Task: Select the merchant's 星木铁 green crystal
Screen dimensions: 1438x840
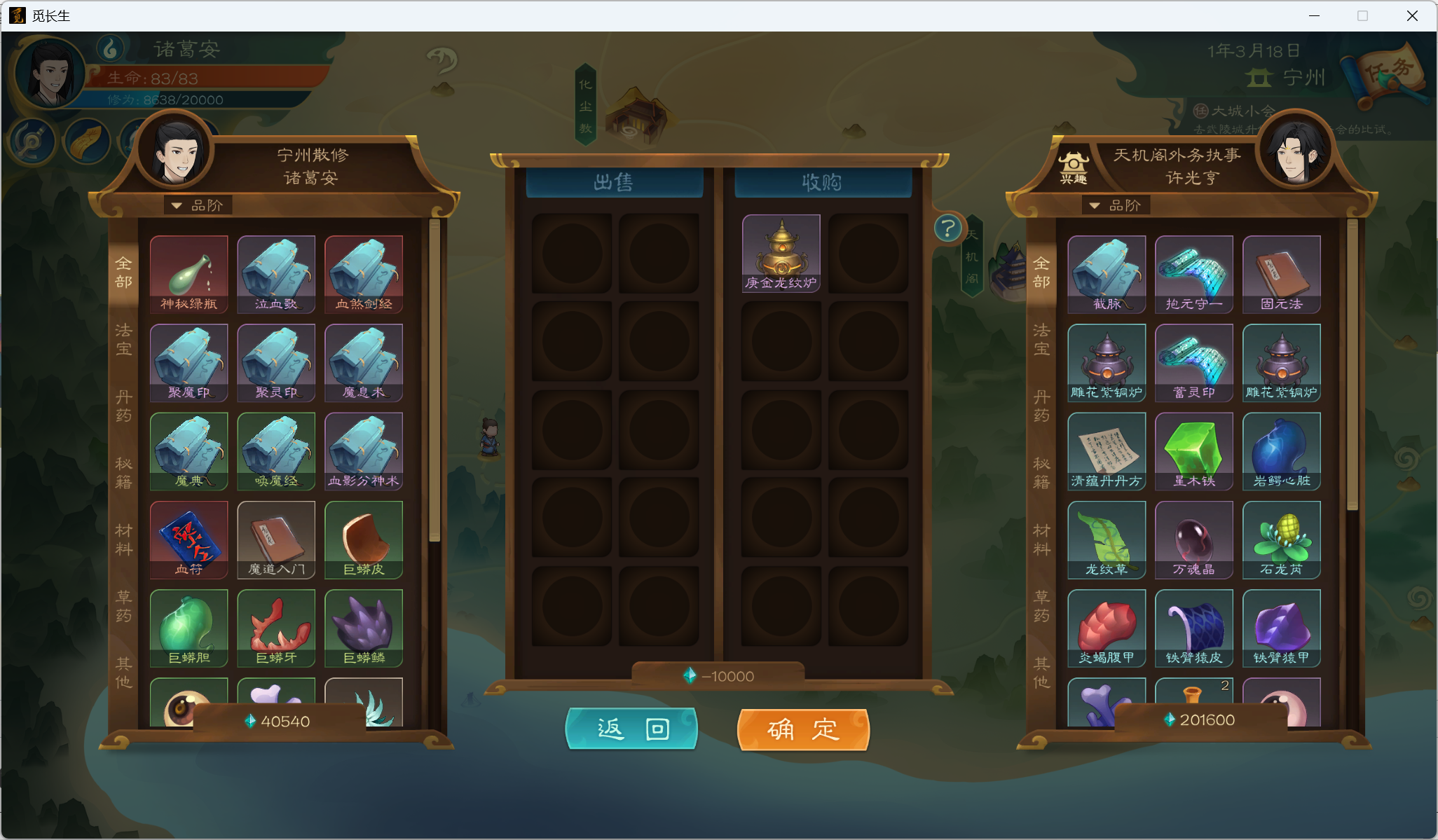Action: [1193, 450]
